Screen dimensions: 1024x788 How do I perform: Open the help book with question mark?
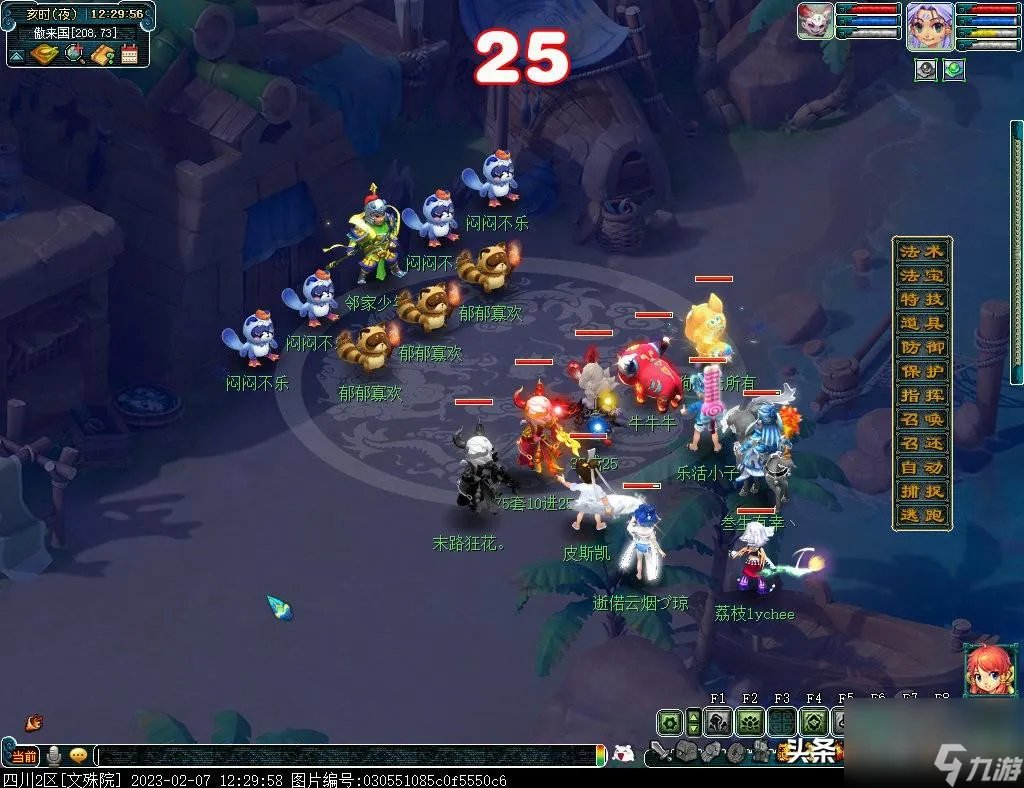point(103,54)
